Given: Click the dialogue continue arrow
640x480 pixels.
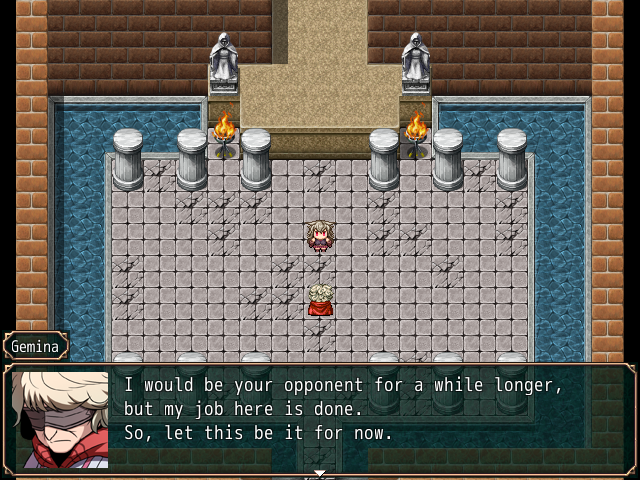Looking at the screenshot, I should (x=320, y=472).
